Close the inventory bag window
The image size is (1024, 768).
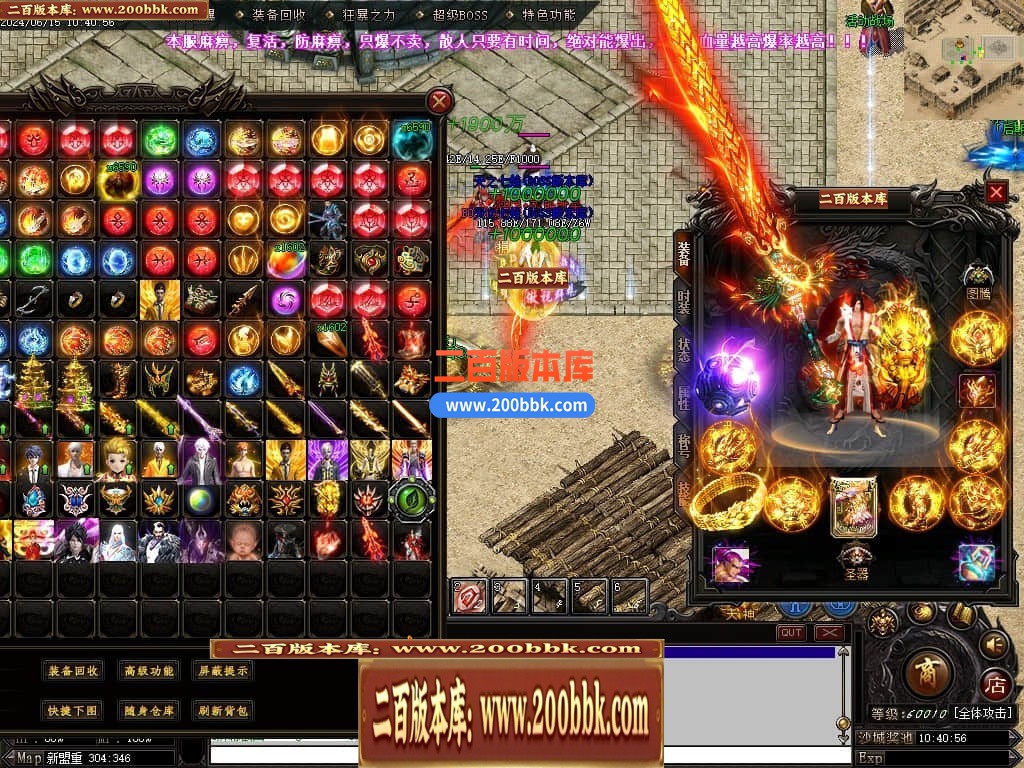click(x=439, y=101)
